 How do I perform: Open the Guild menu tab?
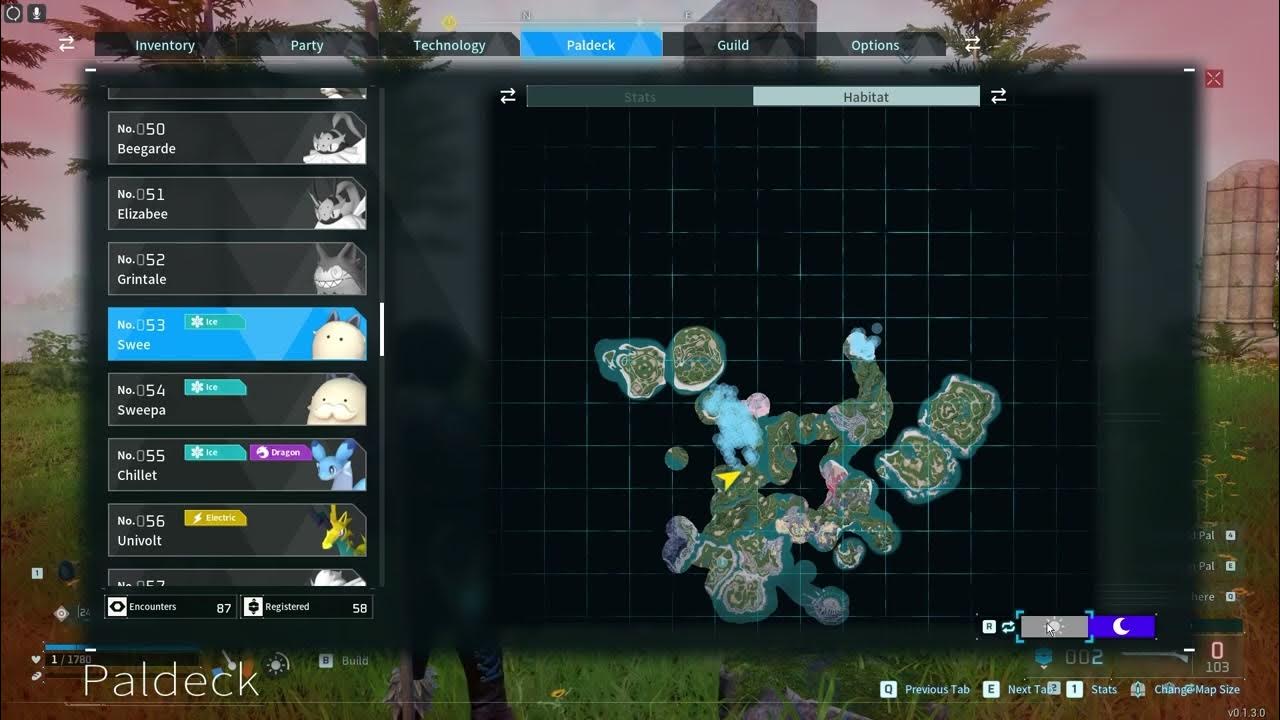[x=732, y=45]
